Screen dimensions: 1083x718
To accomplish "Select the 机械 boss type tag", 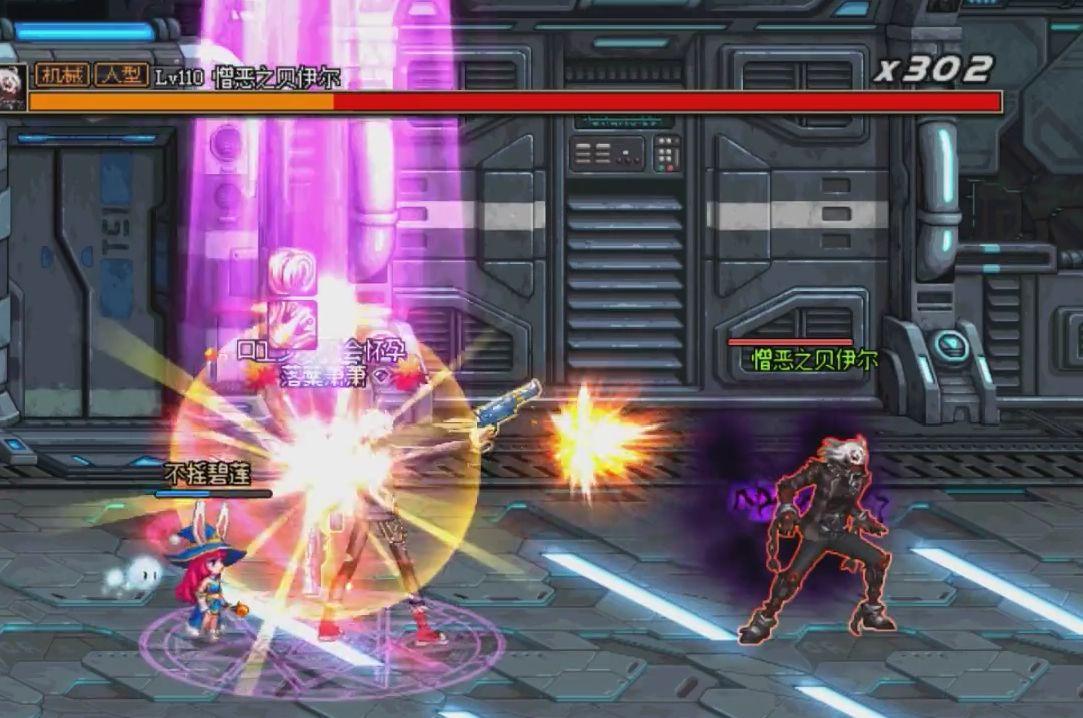I will click(x=61, y=75).
